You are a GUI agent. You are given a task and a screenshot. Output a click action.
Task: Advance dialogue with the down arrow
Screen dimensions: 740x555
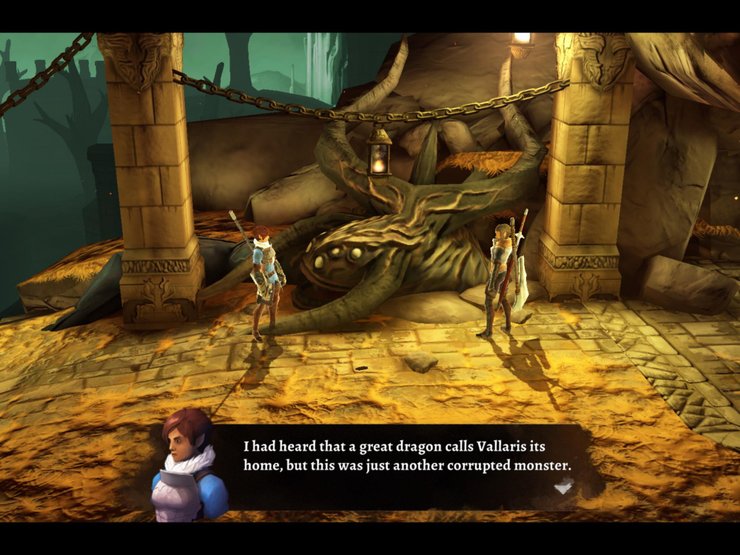(x=564, y=487)
